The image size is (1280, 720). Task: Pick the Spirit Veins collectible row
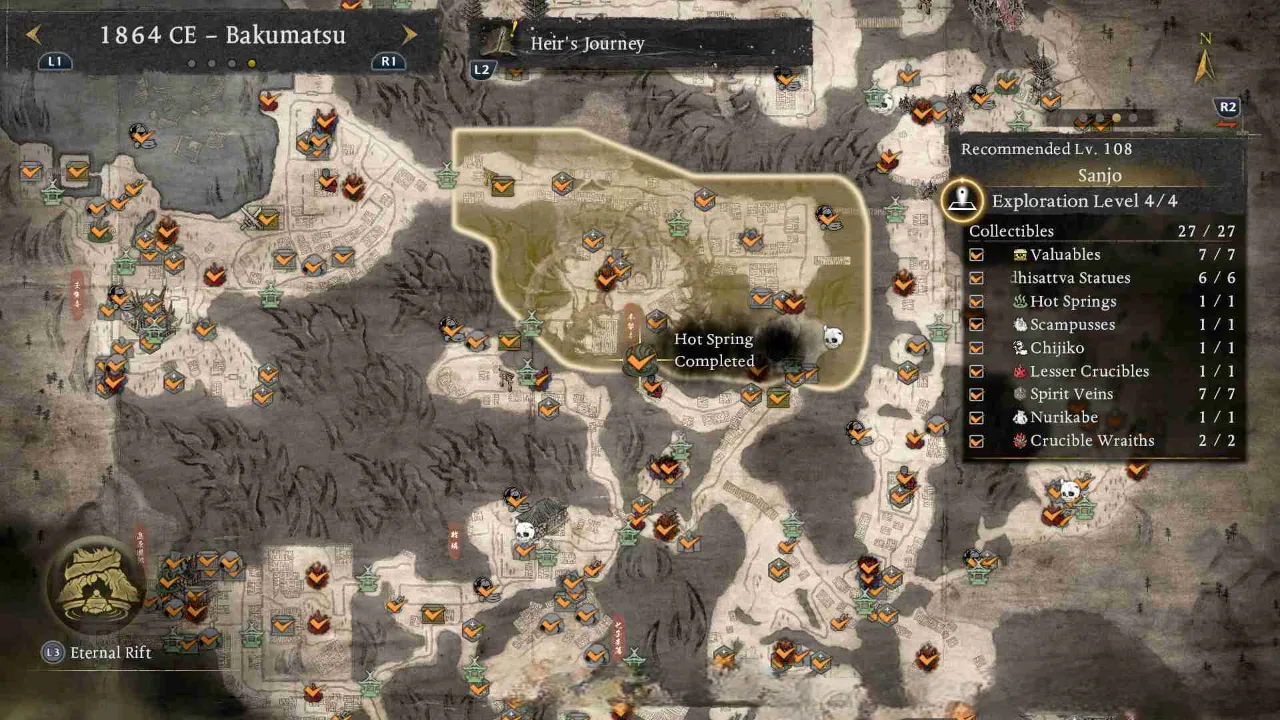tap(1104, 394)
